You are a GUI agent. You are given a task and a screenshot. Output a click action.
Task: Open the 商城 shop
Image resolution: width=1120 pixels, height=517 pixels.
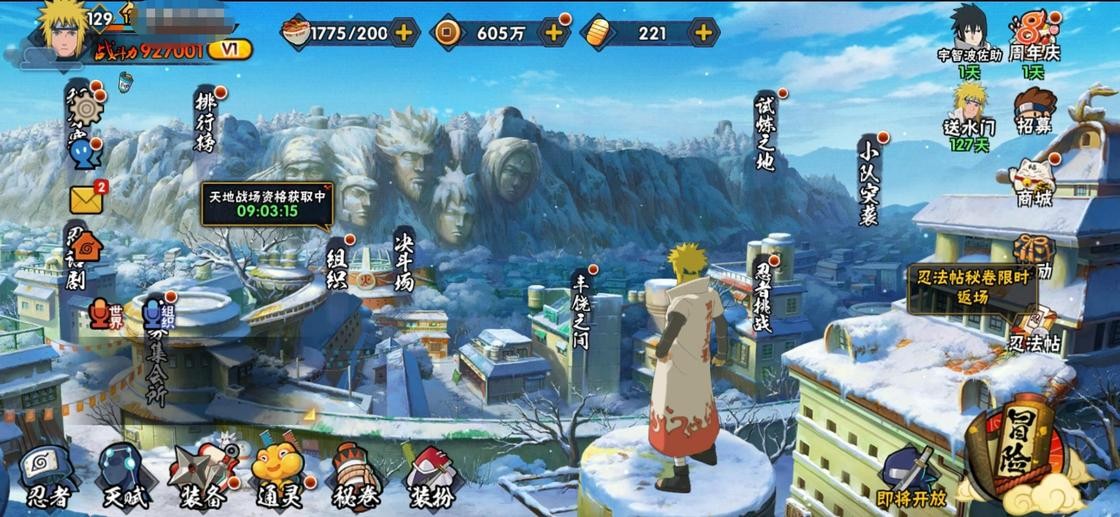click(1034, 183)
